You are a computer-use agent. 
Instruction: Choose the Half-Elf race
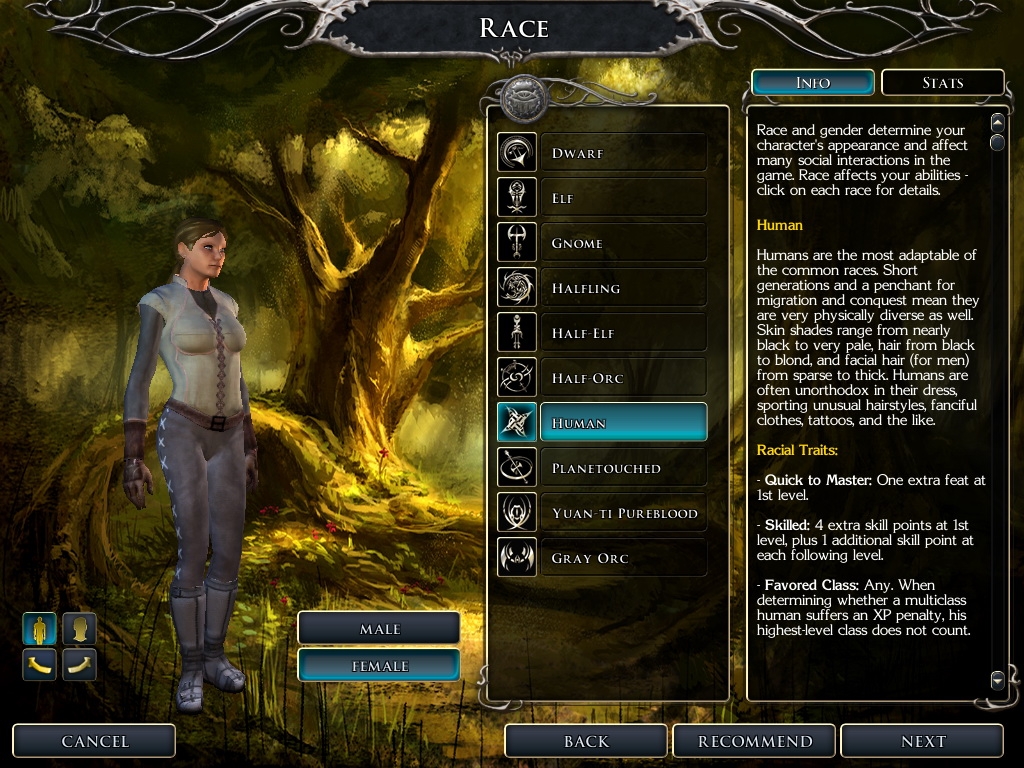pos(622,333)
